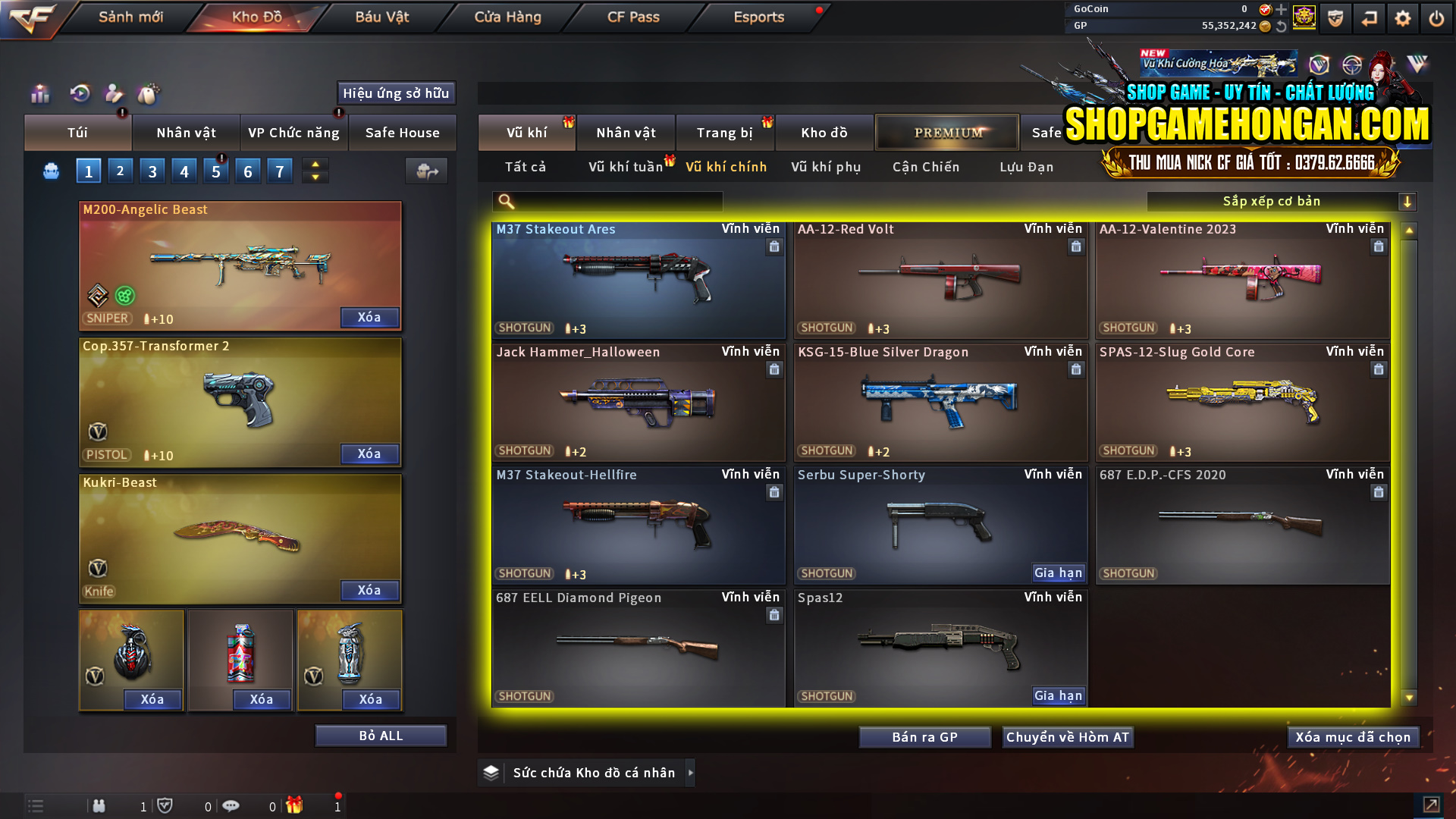Click the history restore icon near top-left
Viewport: 1456px width, 819px height.
tap(80, 94)
